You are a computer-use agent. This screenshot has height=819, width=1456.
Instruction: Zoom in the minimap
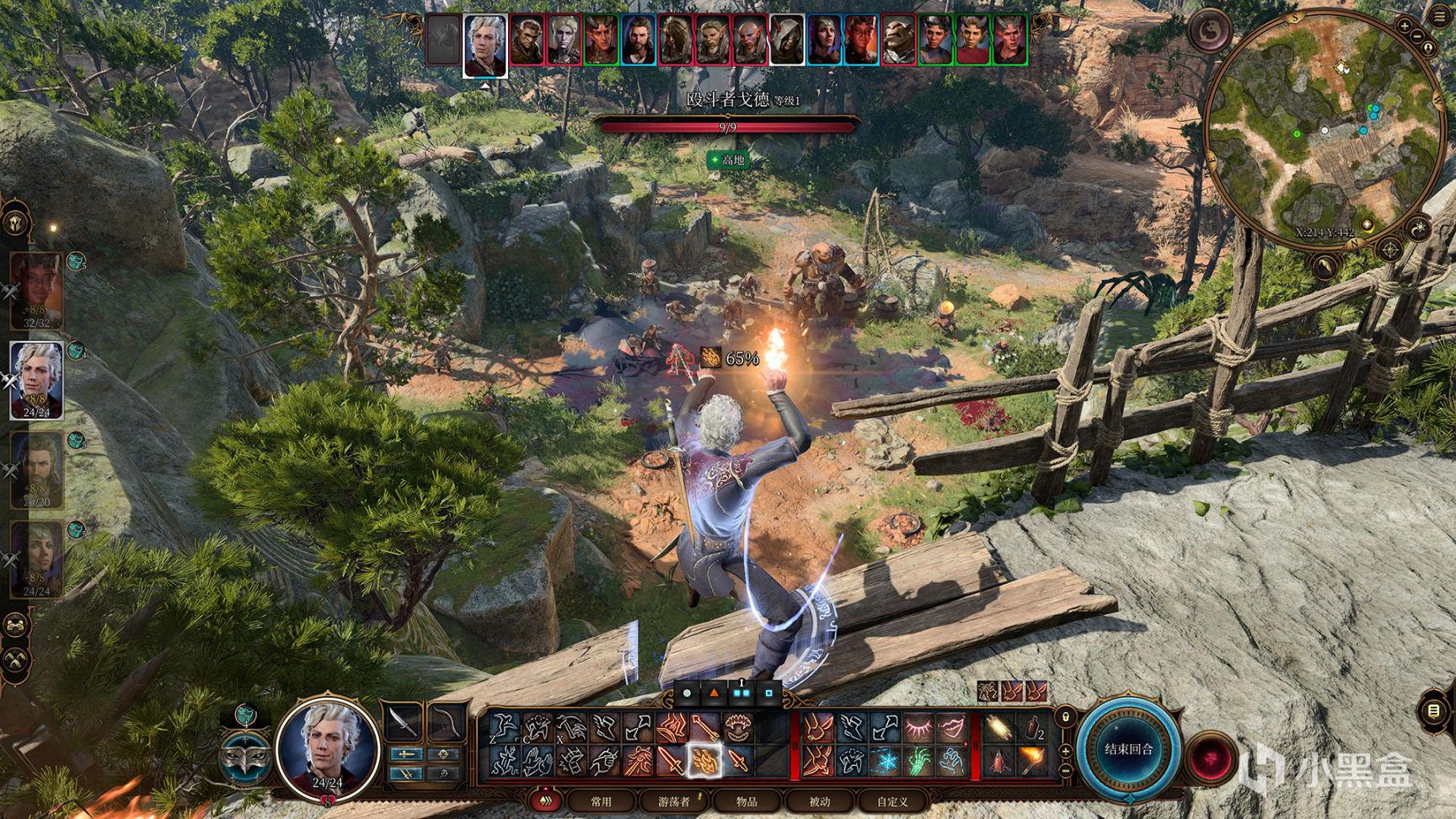pos(1404,26)
